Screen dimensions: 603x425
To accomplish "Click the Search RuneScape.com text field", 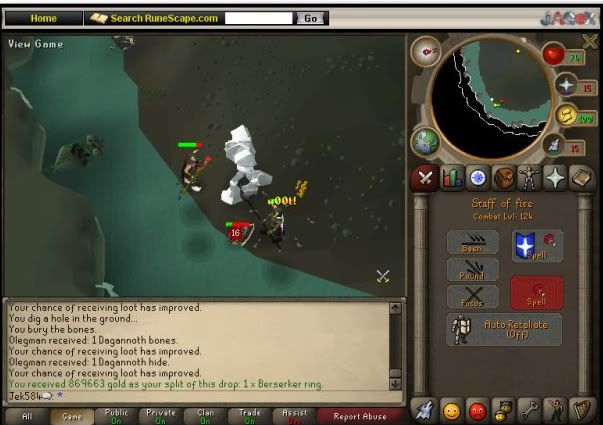I will point(260,18).
